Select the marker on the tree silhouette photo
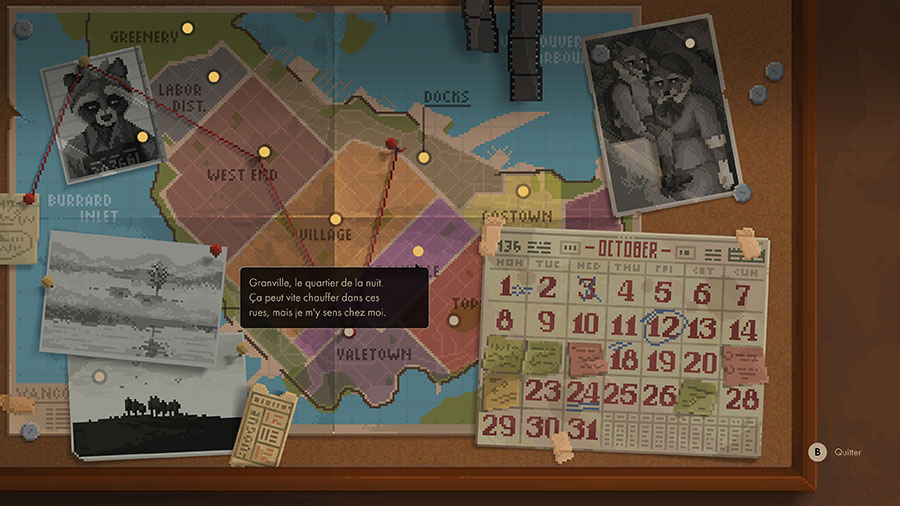This screenshot has height=506, width=900. (99, 376)
